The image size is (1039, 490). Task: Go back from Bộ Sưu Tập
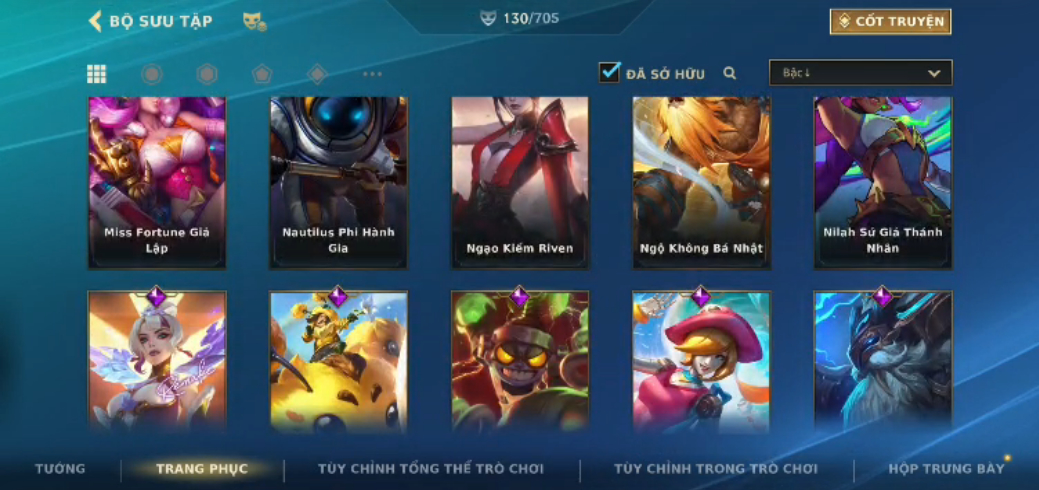tap(96, 21)
